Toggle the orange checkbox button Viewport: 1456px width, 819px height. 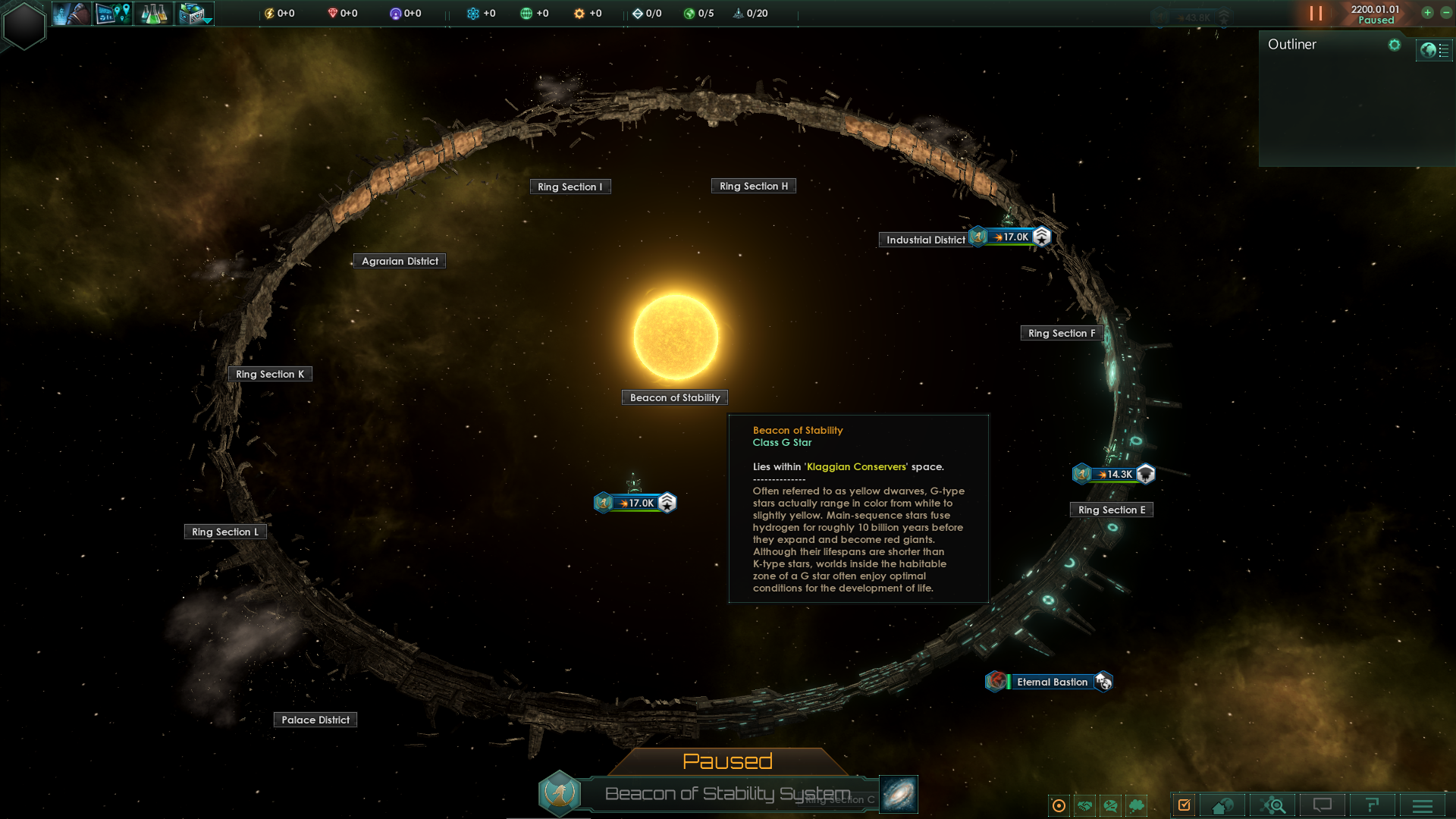(x=1184, y=805)
